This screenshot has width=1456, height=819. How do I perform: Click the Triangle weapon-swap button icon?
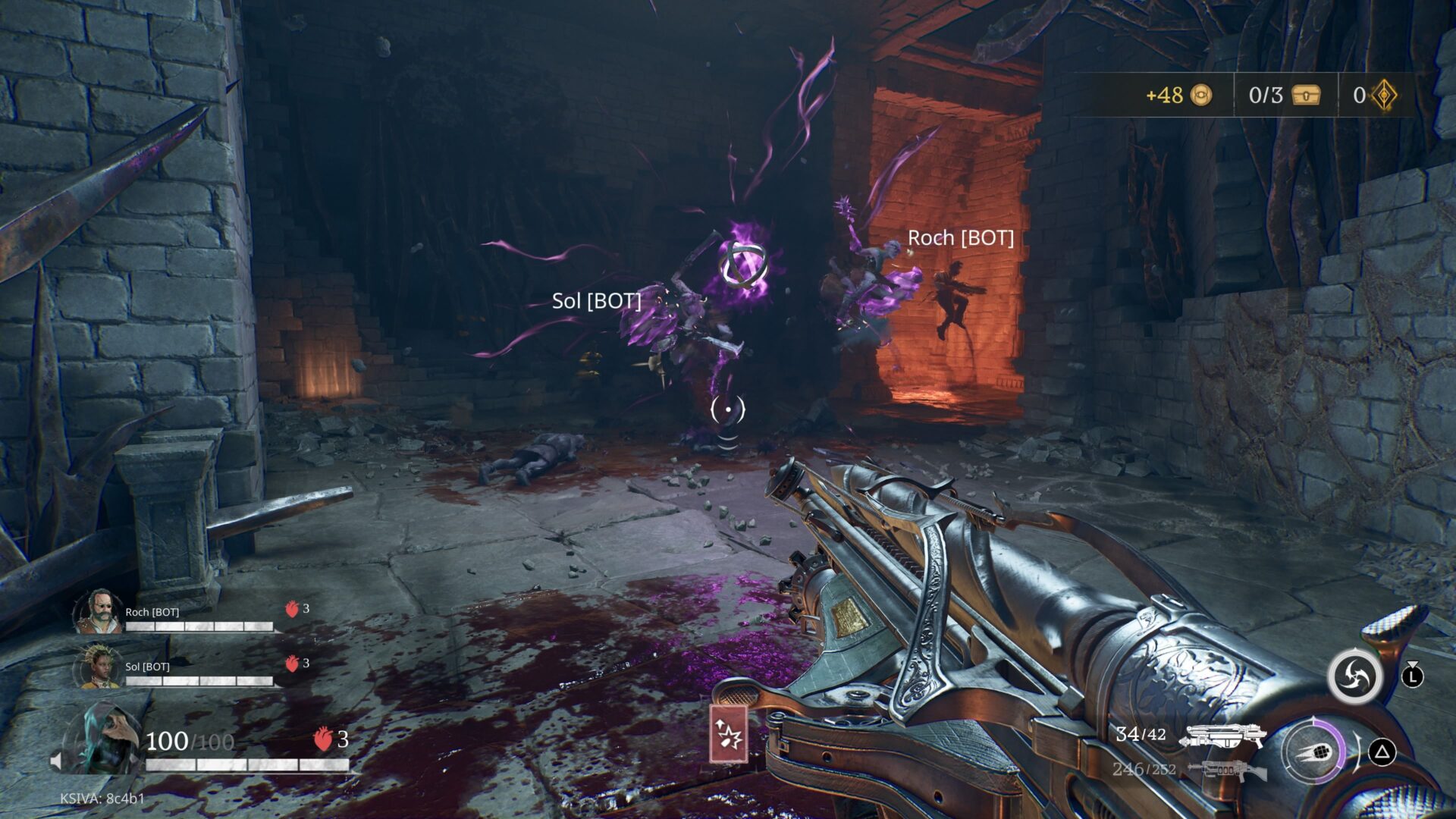click(x=1382, y=752)
